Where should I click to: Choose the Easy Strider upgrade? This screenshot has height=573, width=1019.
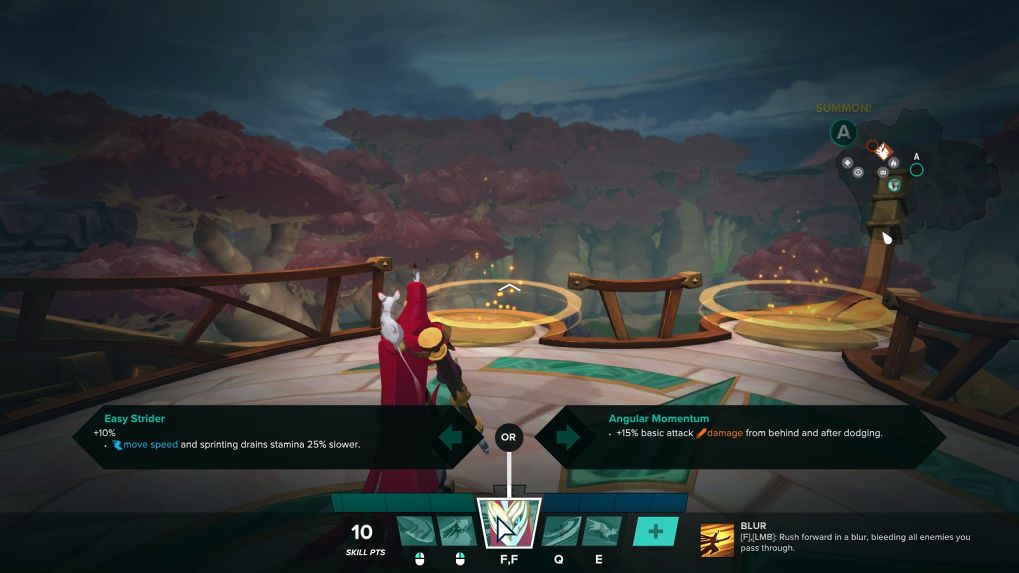(x=250, y=437)
